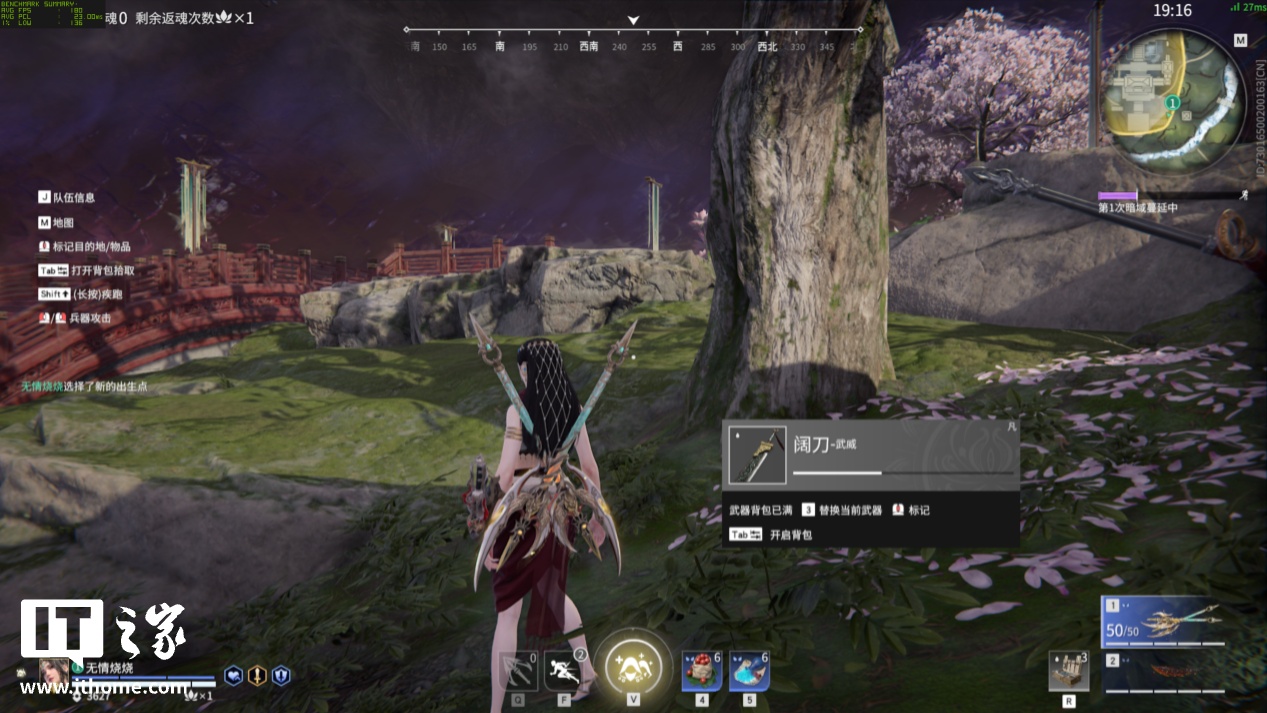The image size is (1267, 713).
Task: Open the circular minimap
Action: coord(1171,99)
